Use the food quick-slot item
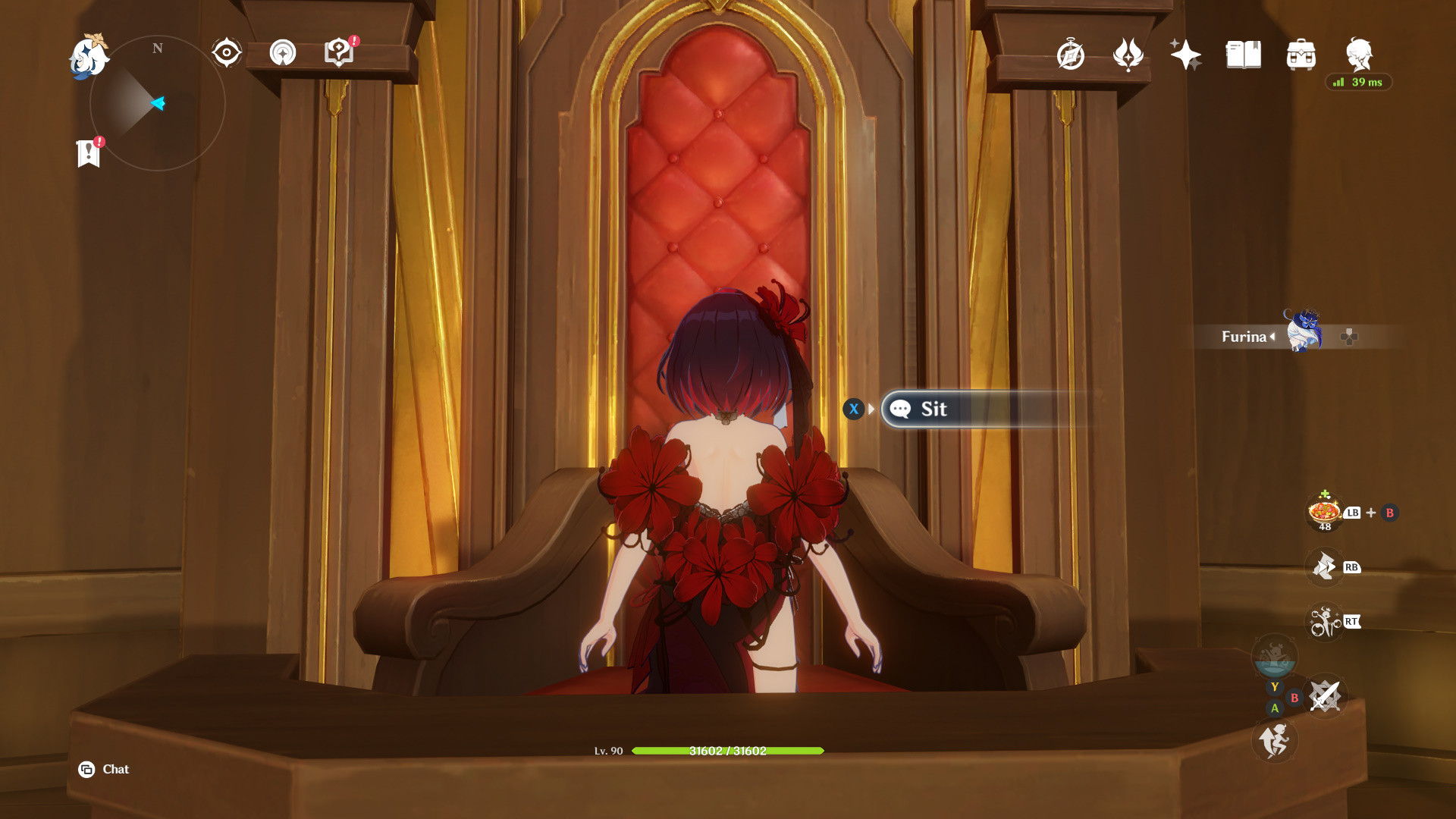 (1324, 512)
